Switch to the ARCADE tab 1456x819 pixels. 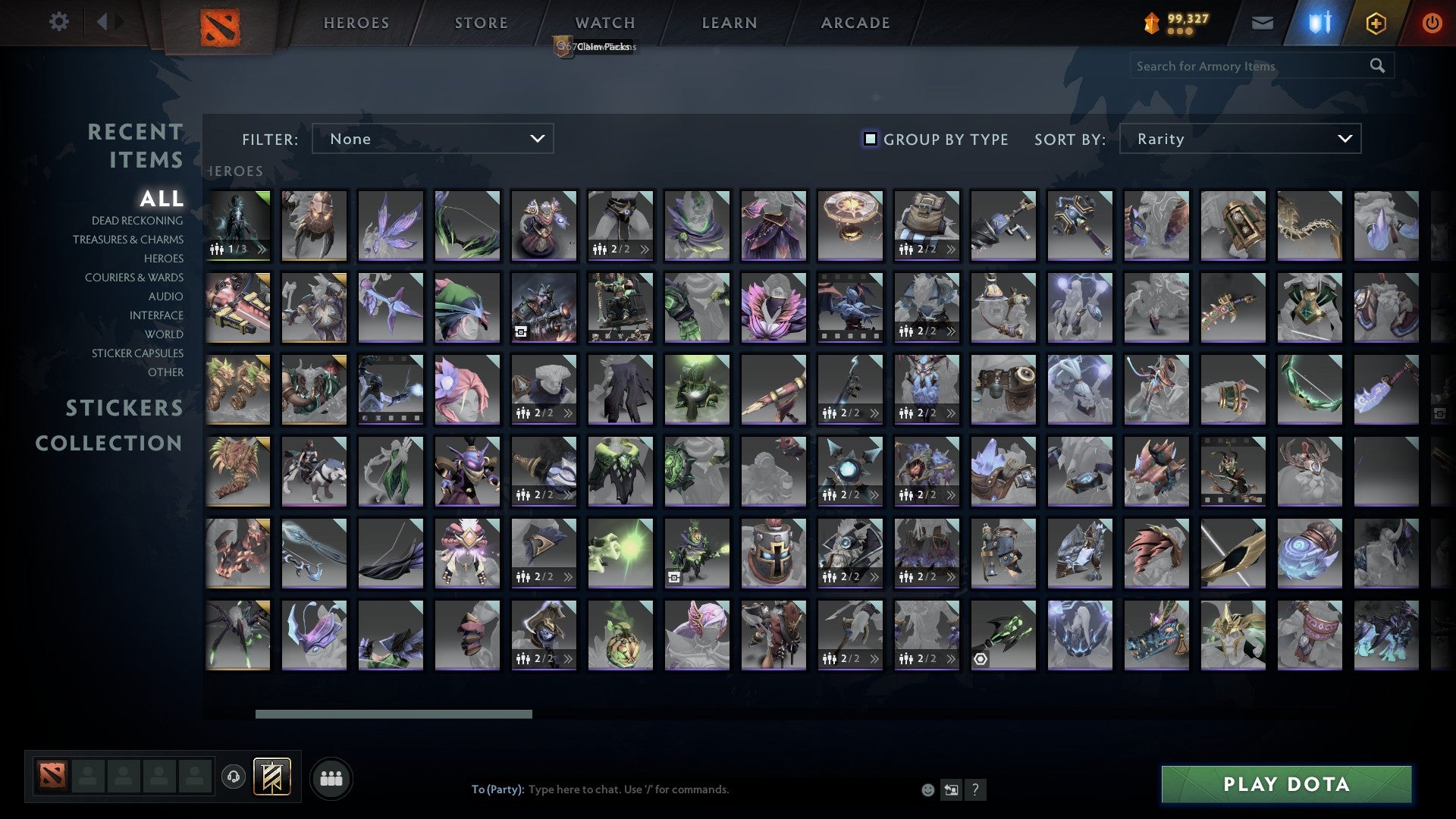click(x=855, y=23)
